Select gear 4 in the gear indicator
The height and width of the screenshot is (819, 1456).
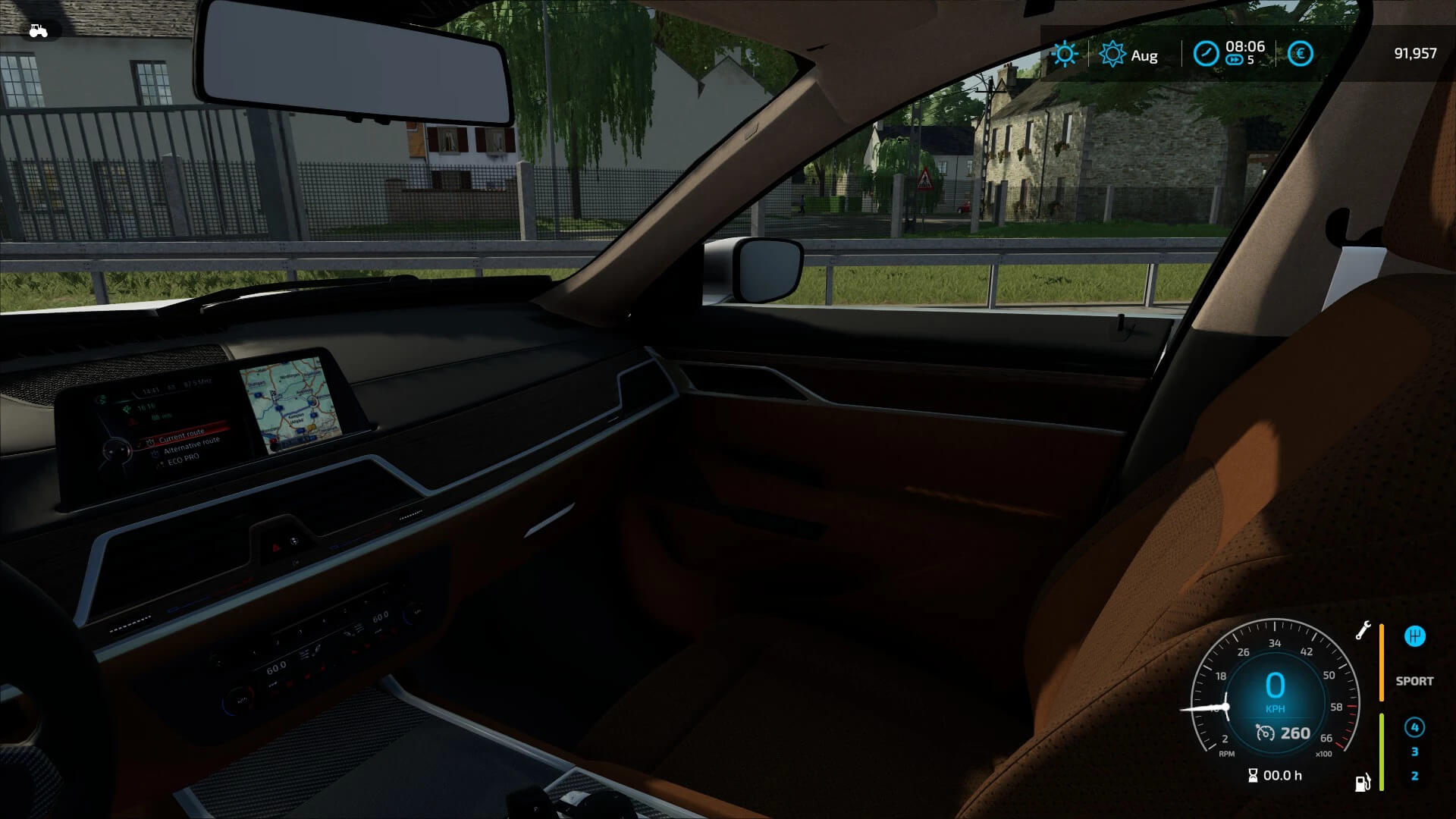point(1415,726)
